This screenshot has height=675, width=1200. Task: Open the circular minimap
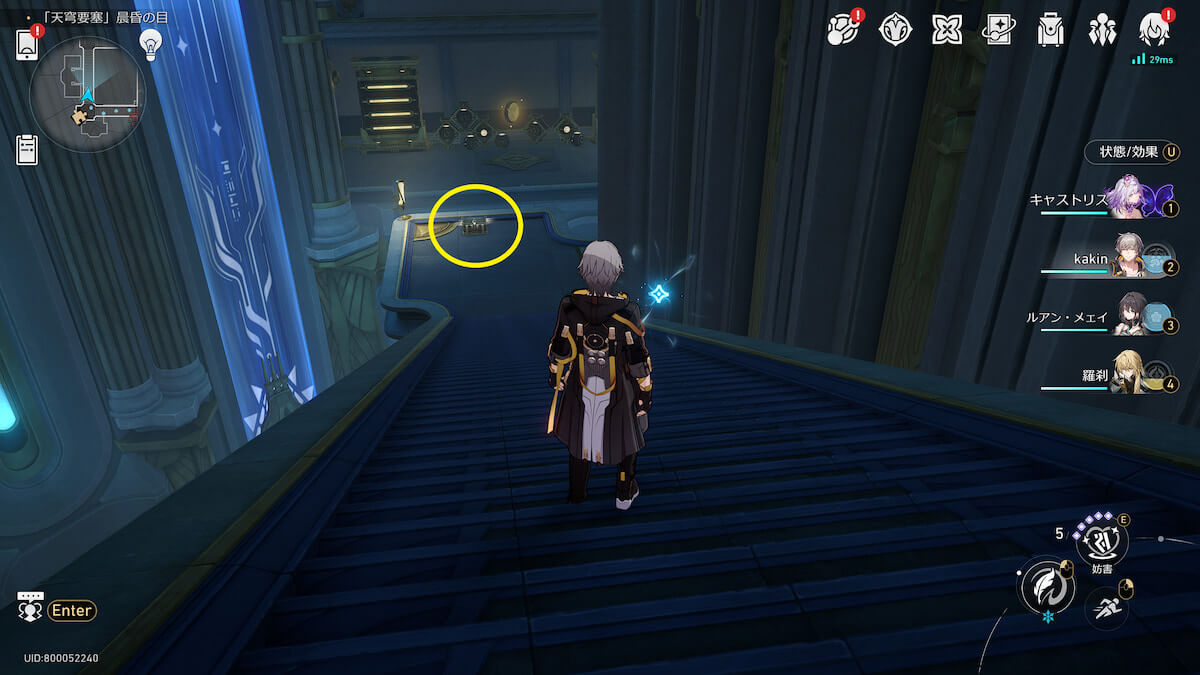coord(88,95)
